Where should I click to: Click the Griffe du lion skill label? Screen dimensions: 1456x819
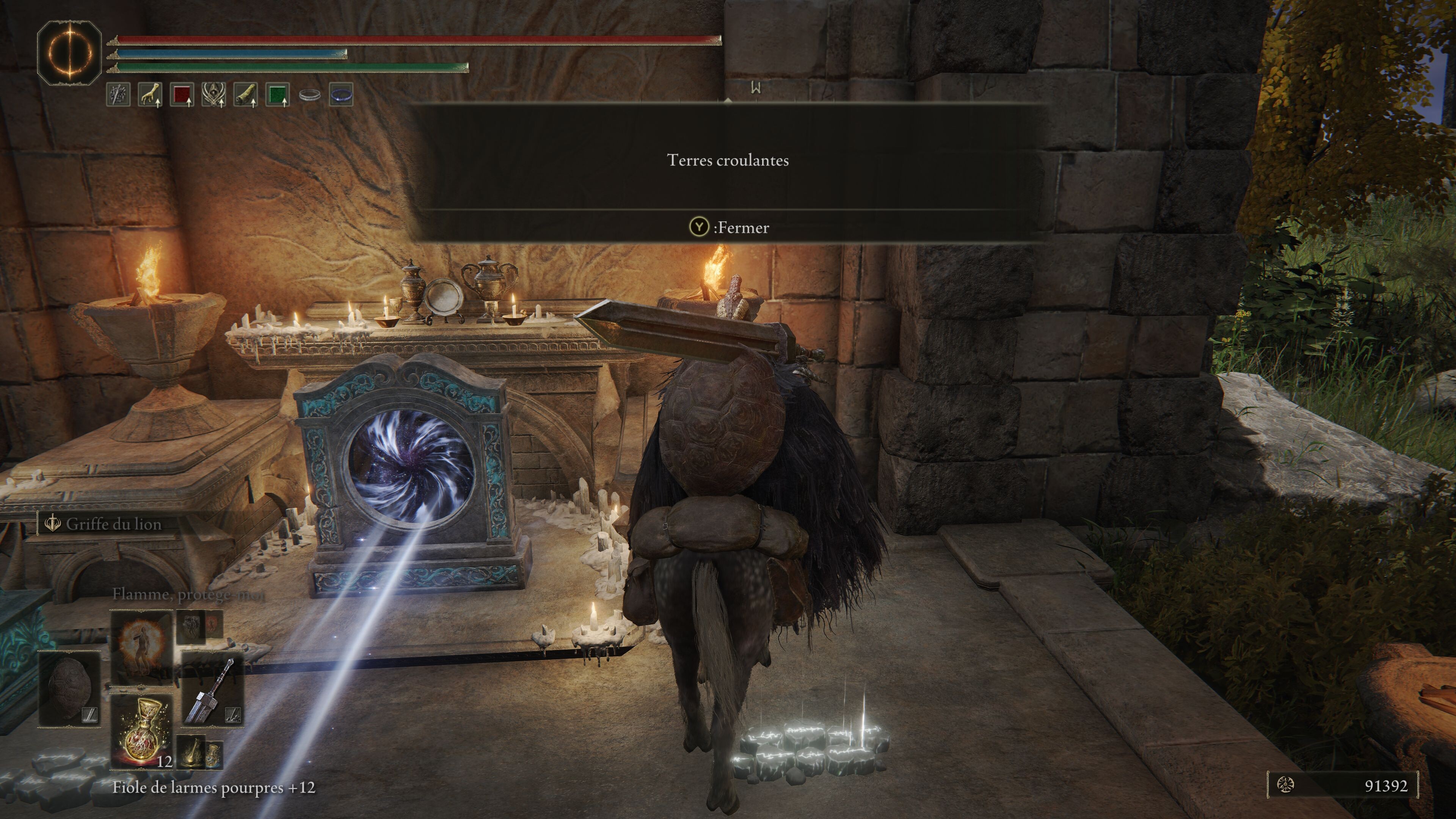113,524
